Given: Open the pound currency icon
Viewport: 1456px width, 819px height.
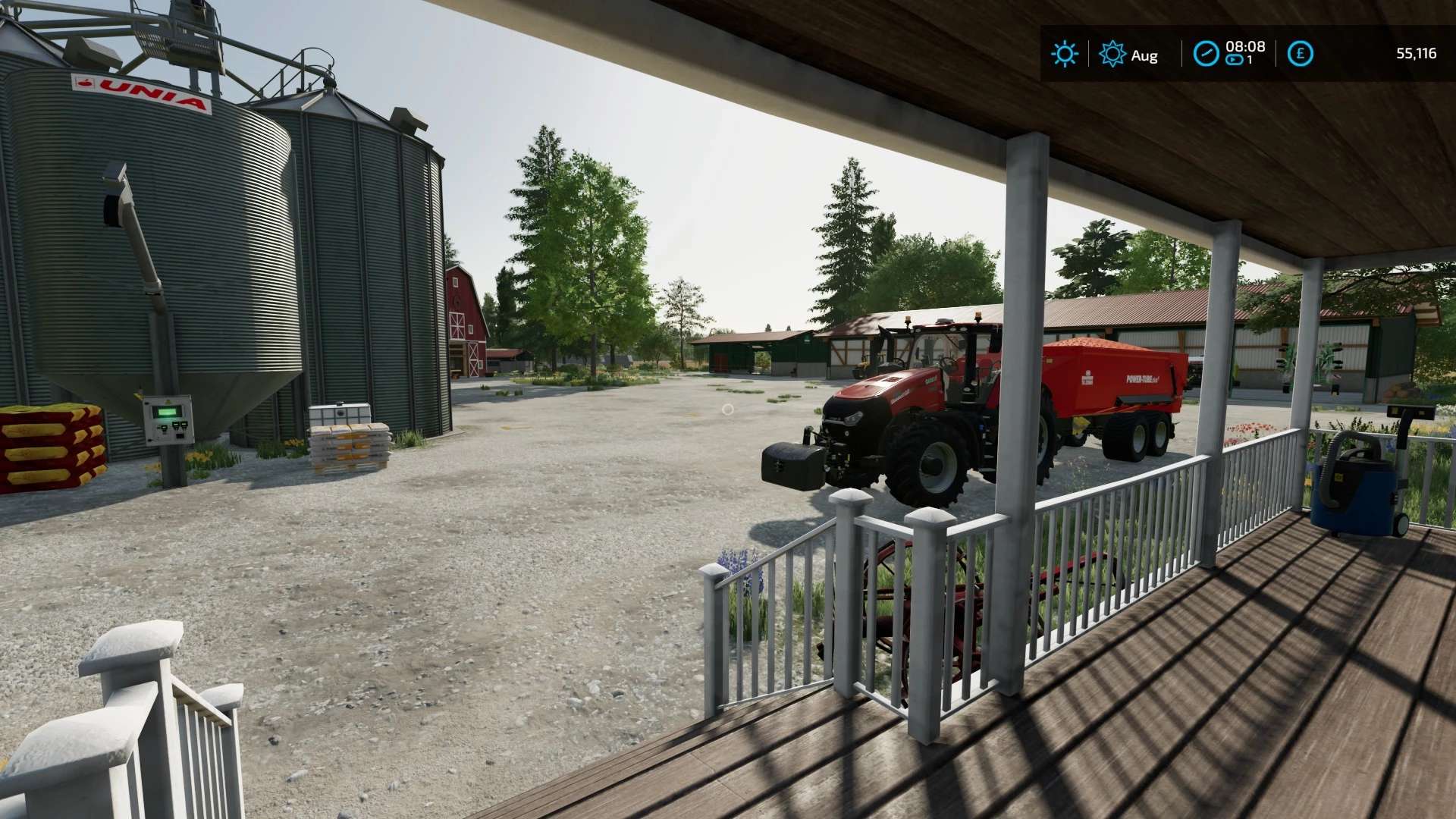Looking at the screenshot, I should point(1301,54).
